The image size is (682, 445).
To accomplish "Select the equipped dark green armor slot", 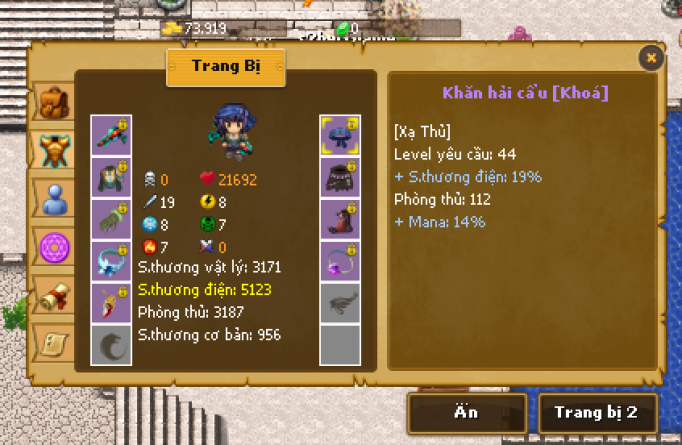I will coord(111,177).
